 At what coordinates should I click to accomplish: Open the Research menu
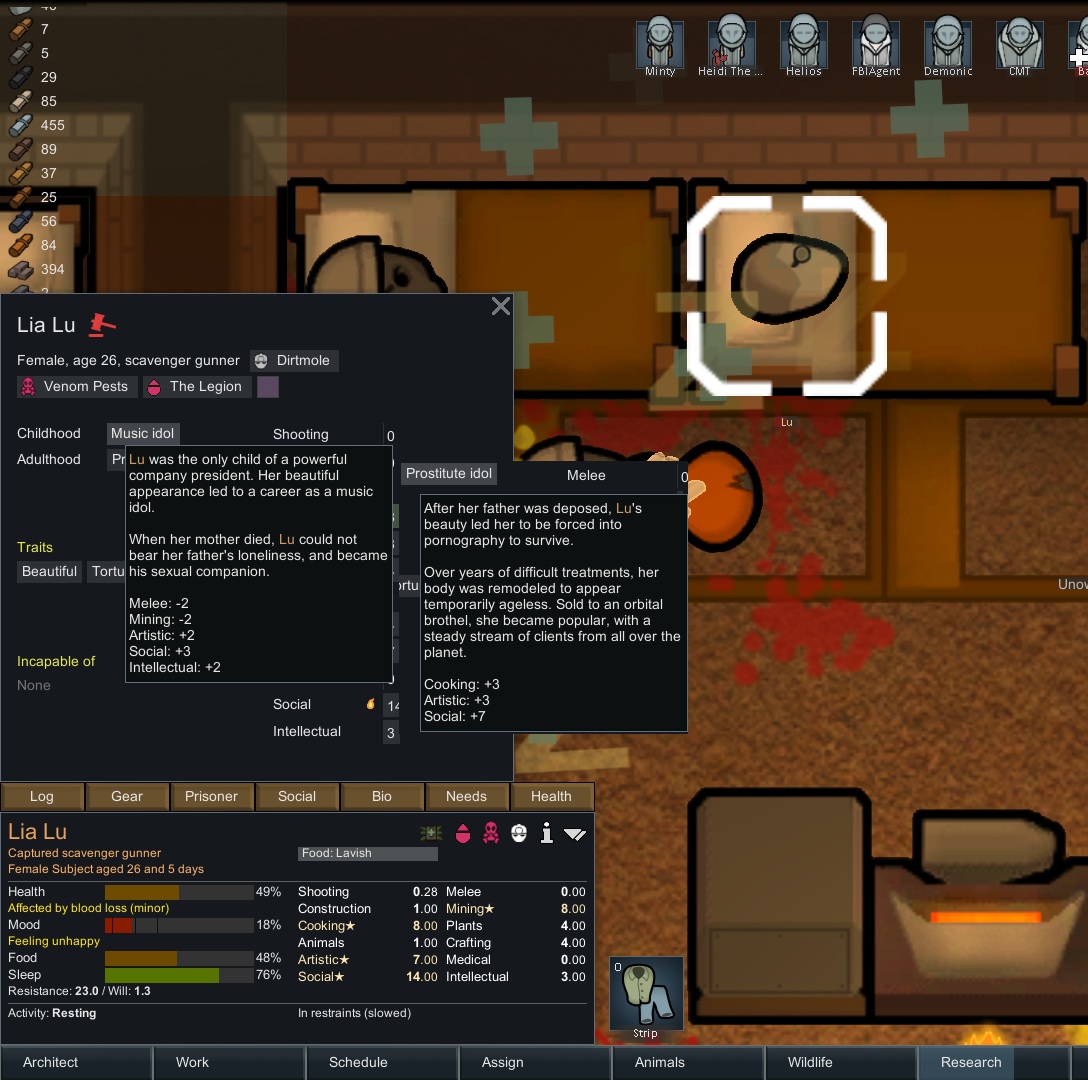pos(971,1062)
